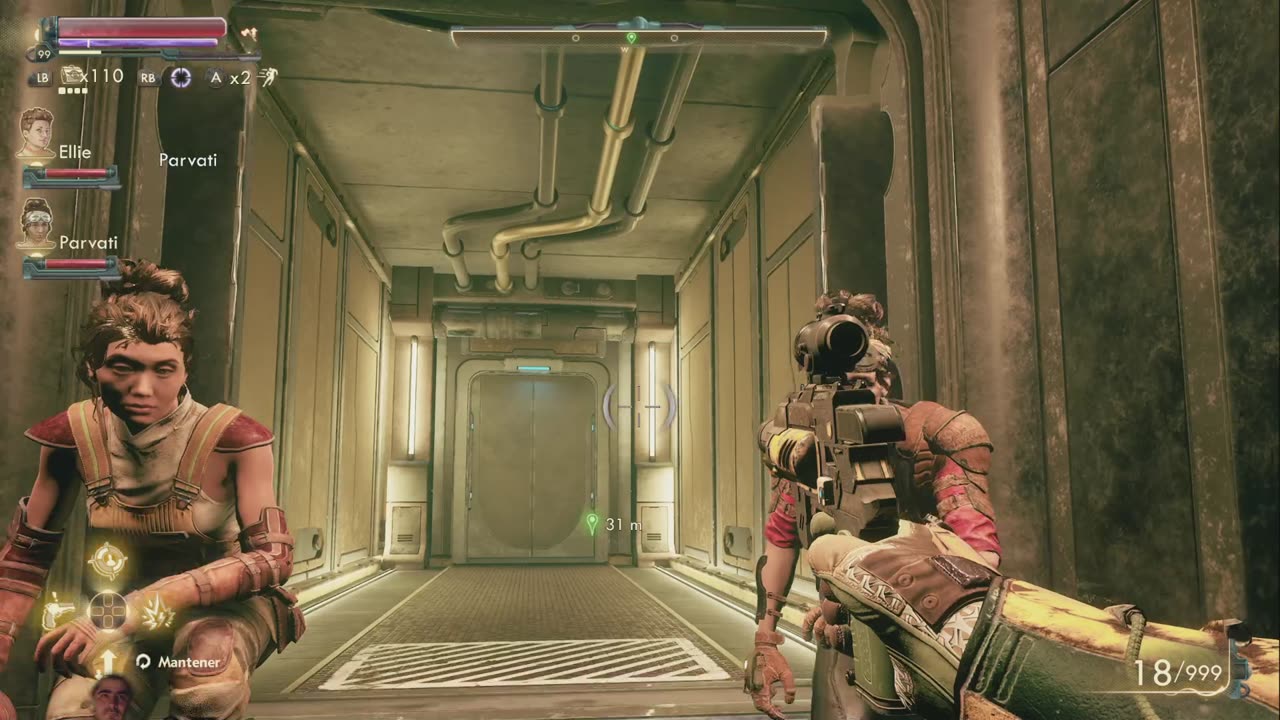
Task: Trigger the pistol companion ability icon
Action: click(57, 611)
